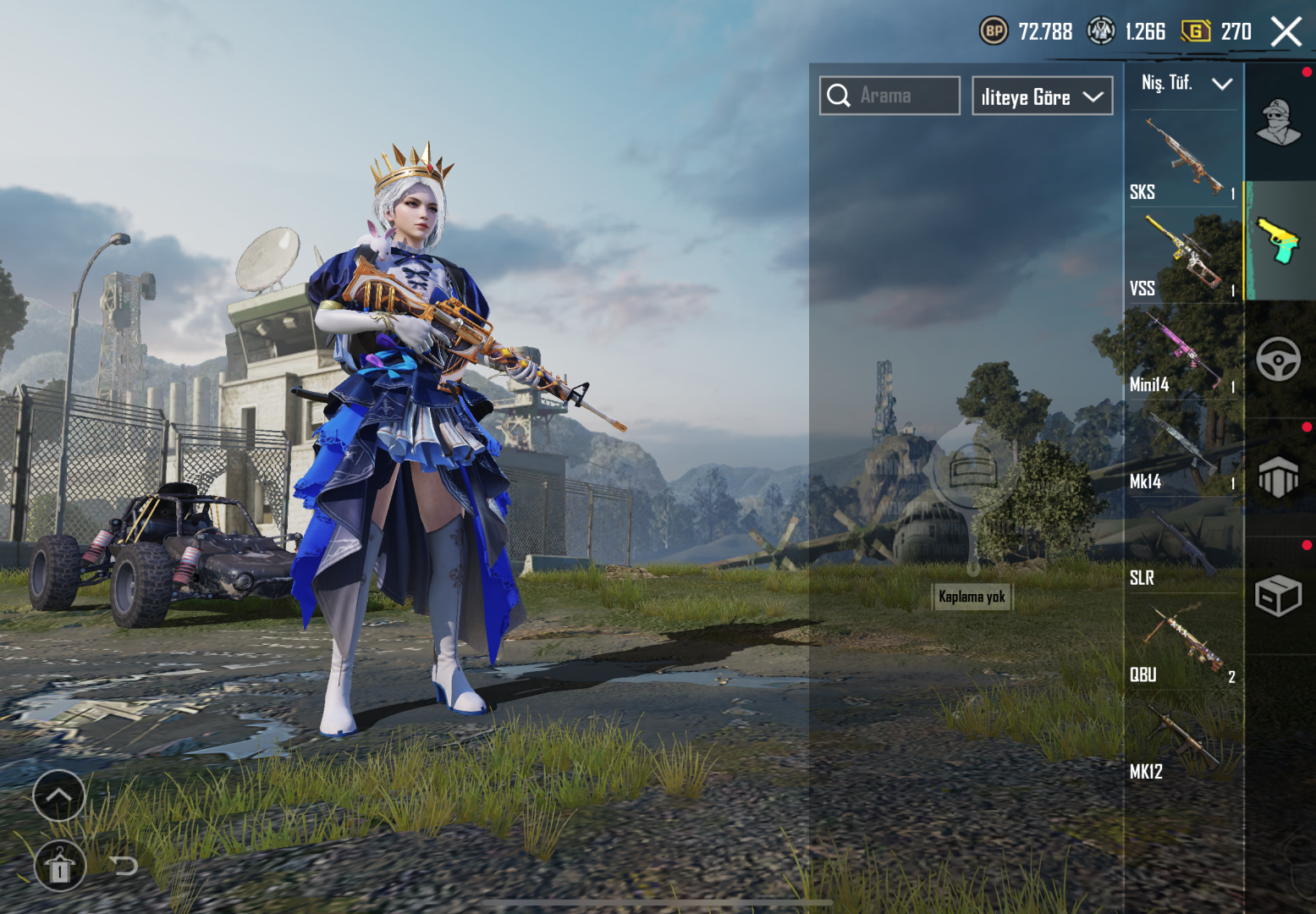Choose the VSS weapon skin
This screenshot has width=1316, height=914.
tap(1183, 256)
